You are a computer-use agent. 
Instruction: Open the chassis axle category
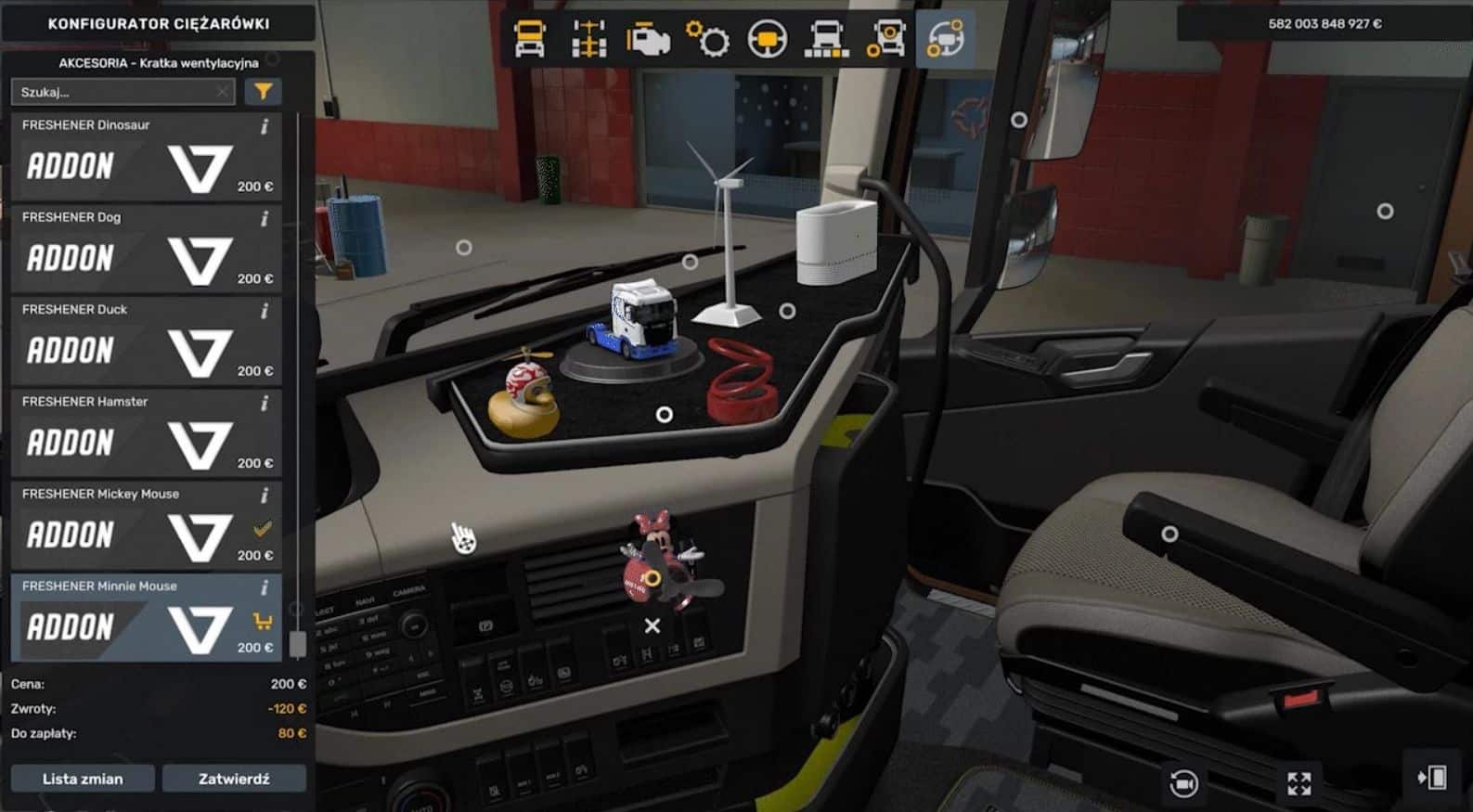[x=588, y=40]
